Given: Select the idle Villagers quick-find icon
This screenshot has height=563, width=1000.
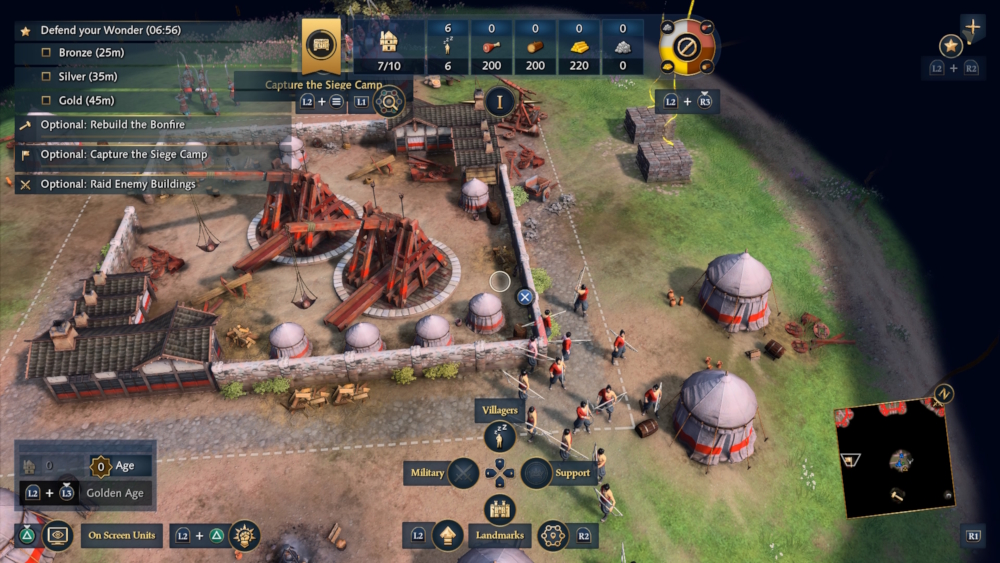Looking at the screenshot, I should [x=499, y=437].
